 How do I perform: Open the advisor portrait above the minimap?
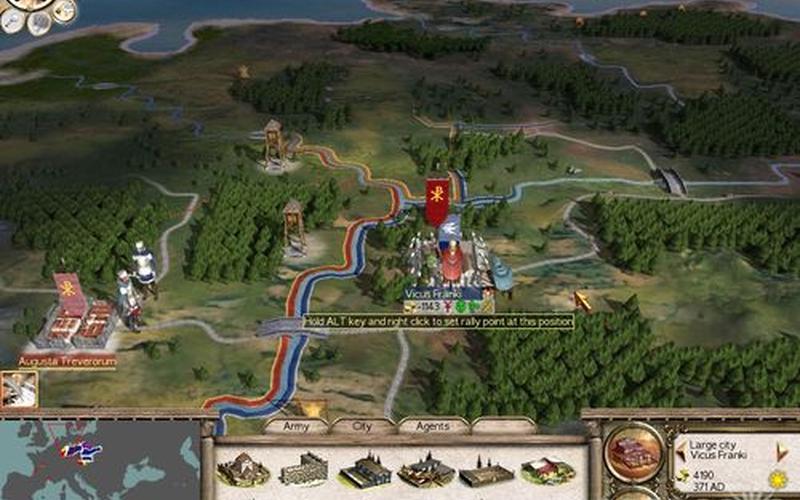(x=18, y=389)
